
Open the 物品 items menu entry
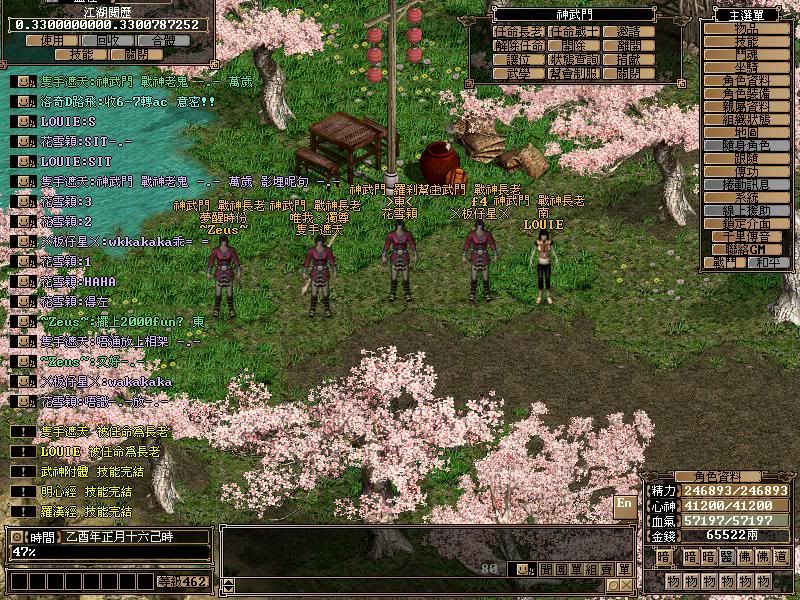click(746, 29)
